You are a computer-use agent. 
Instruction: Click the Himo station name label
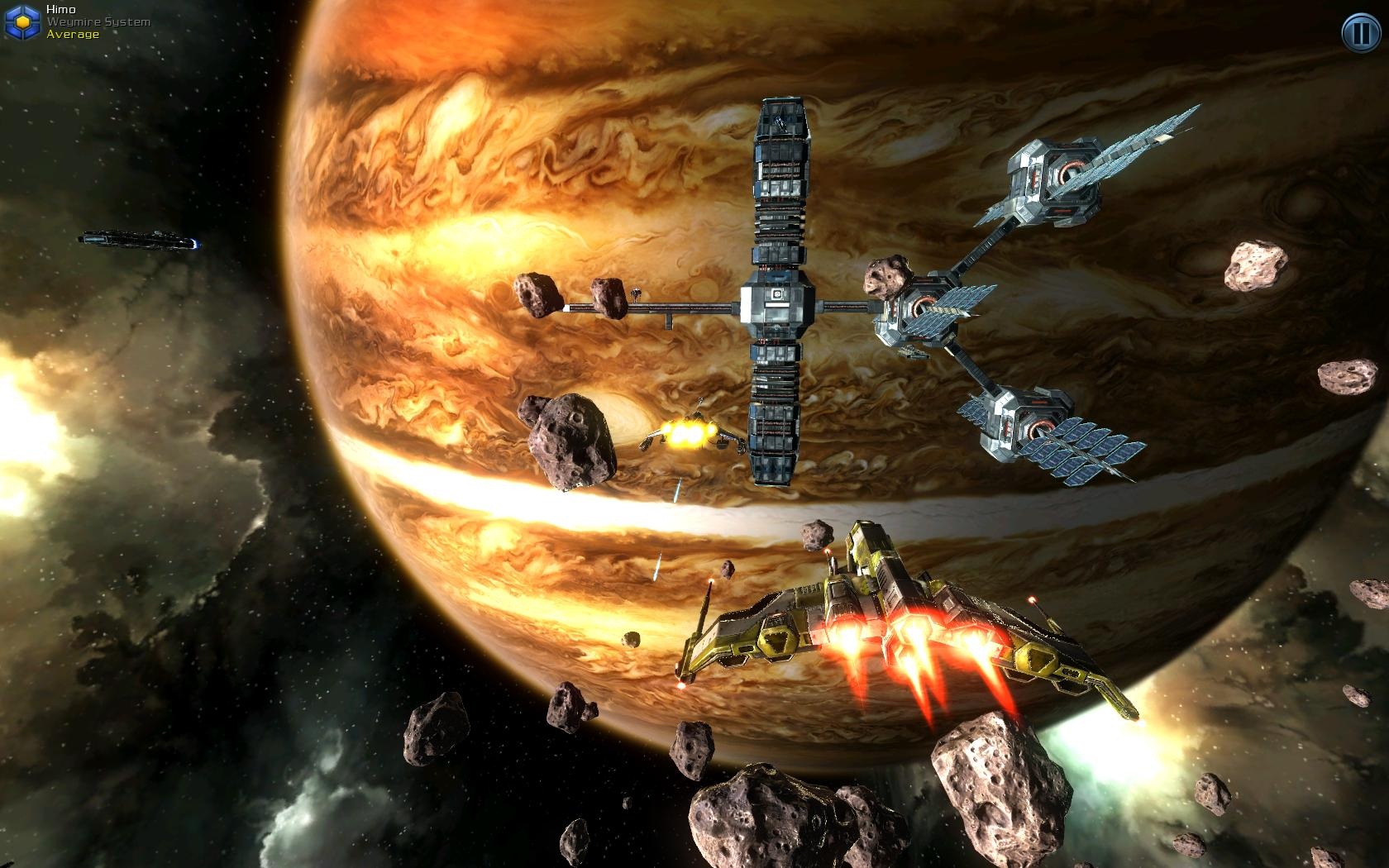62,10
